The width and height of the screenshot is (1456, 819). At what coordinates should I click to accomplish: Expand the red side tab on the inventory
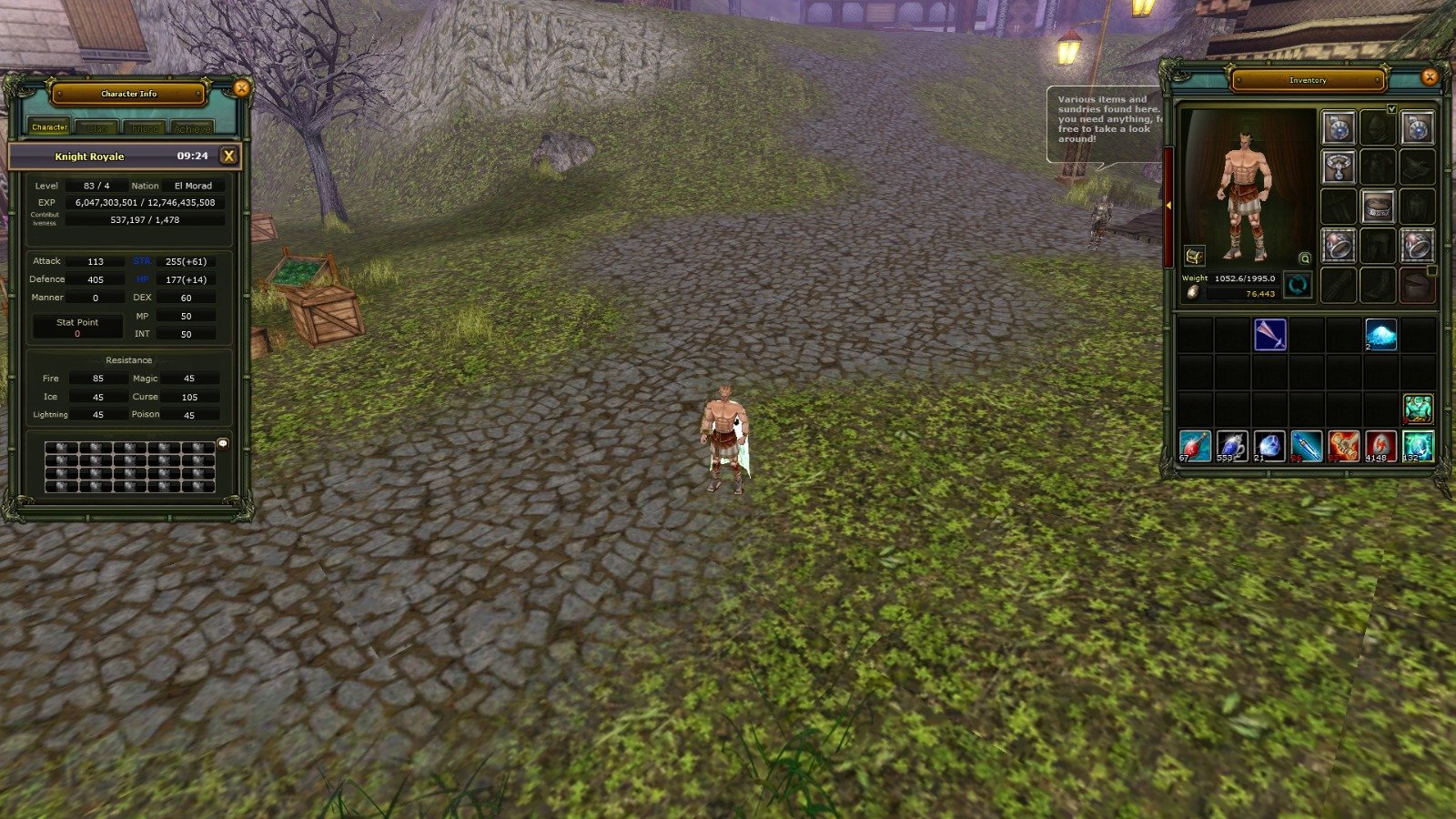tap(1168, 207)
